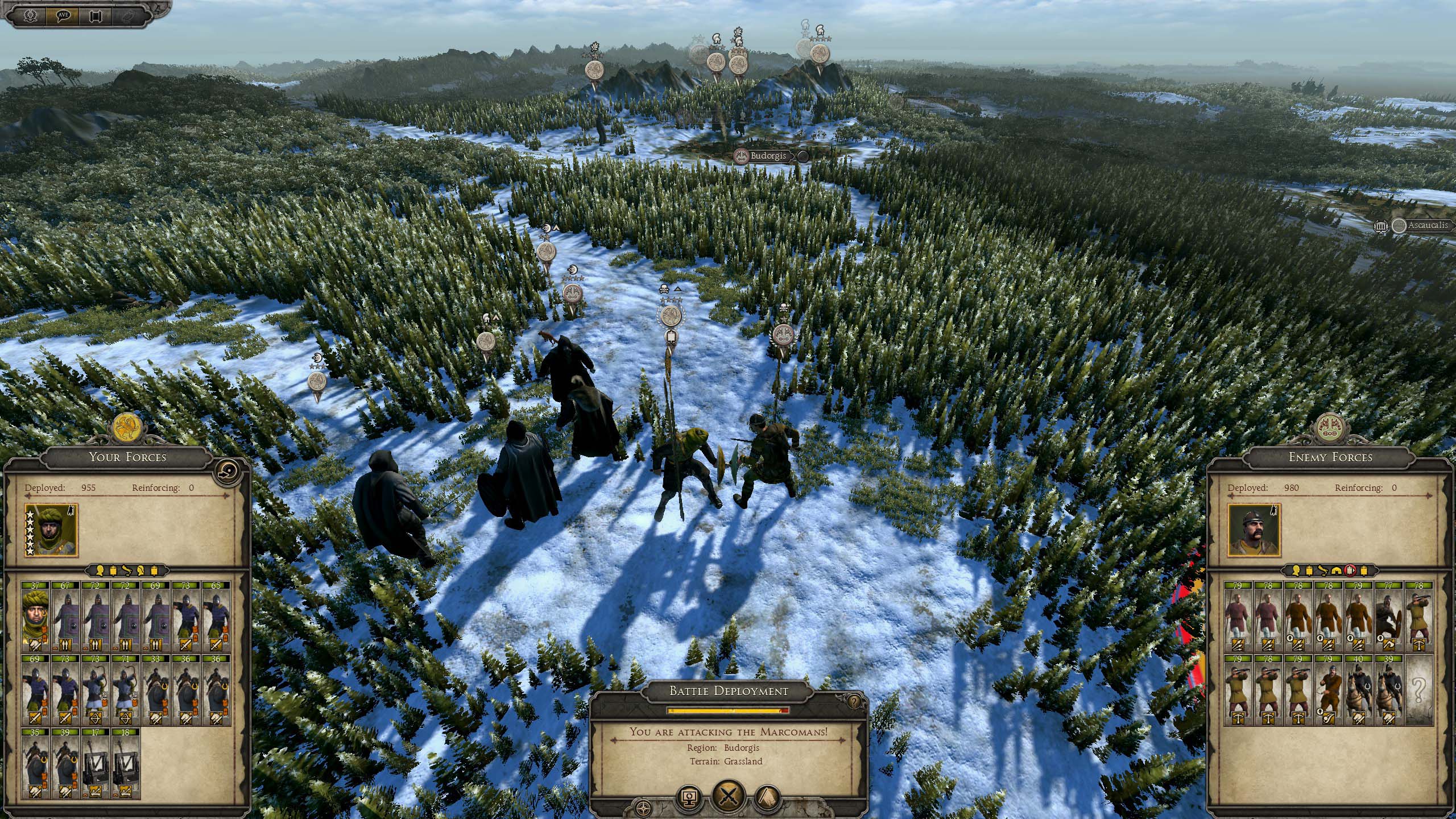Open the Battle Deployment help question mark
Image resolution: width=1456 pixels, height=819 pixels.
tap(853, 701)
